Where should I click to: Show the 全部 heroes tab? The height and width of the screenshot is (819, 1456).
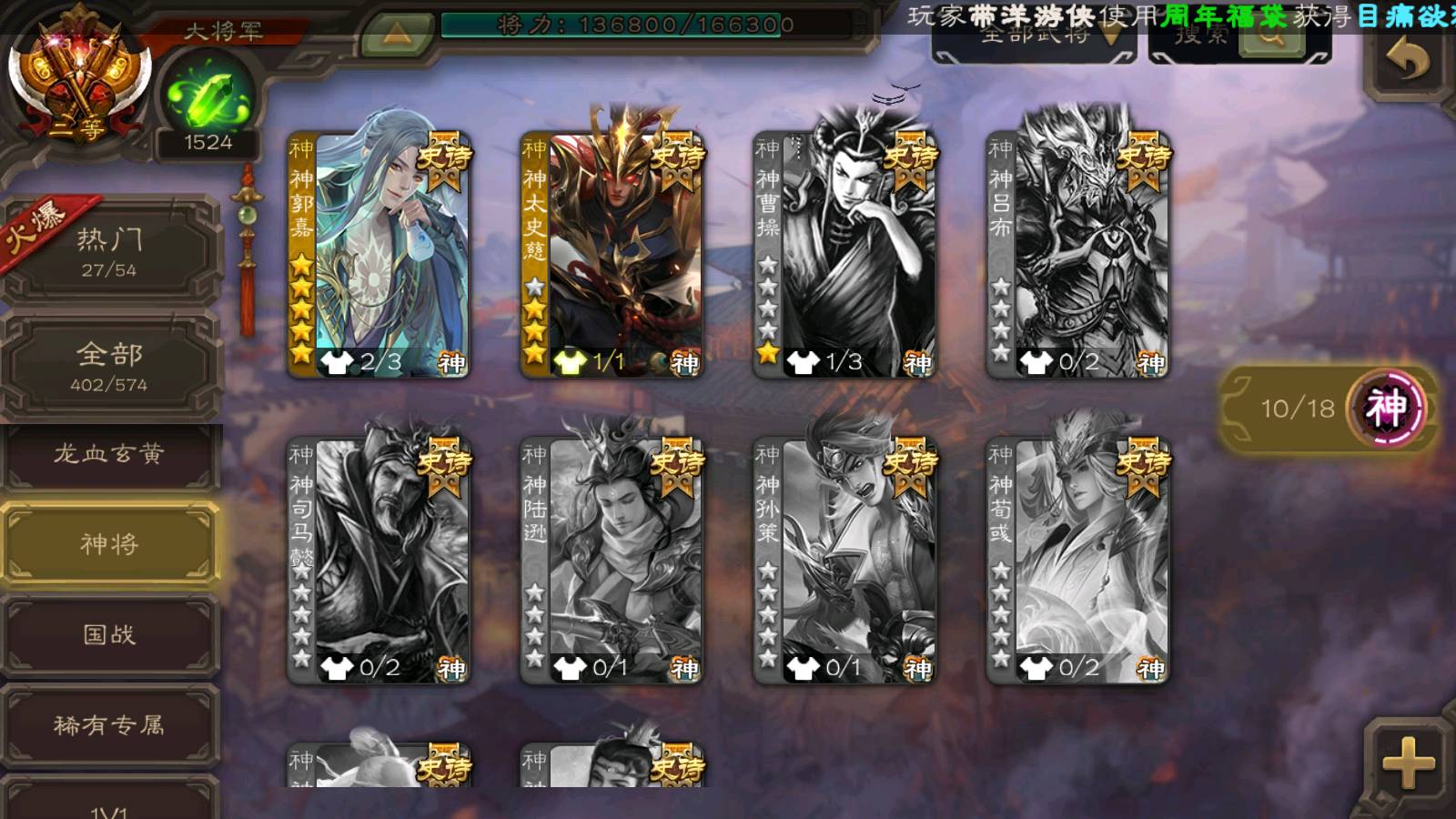tap(109, 366)
